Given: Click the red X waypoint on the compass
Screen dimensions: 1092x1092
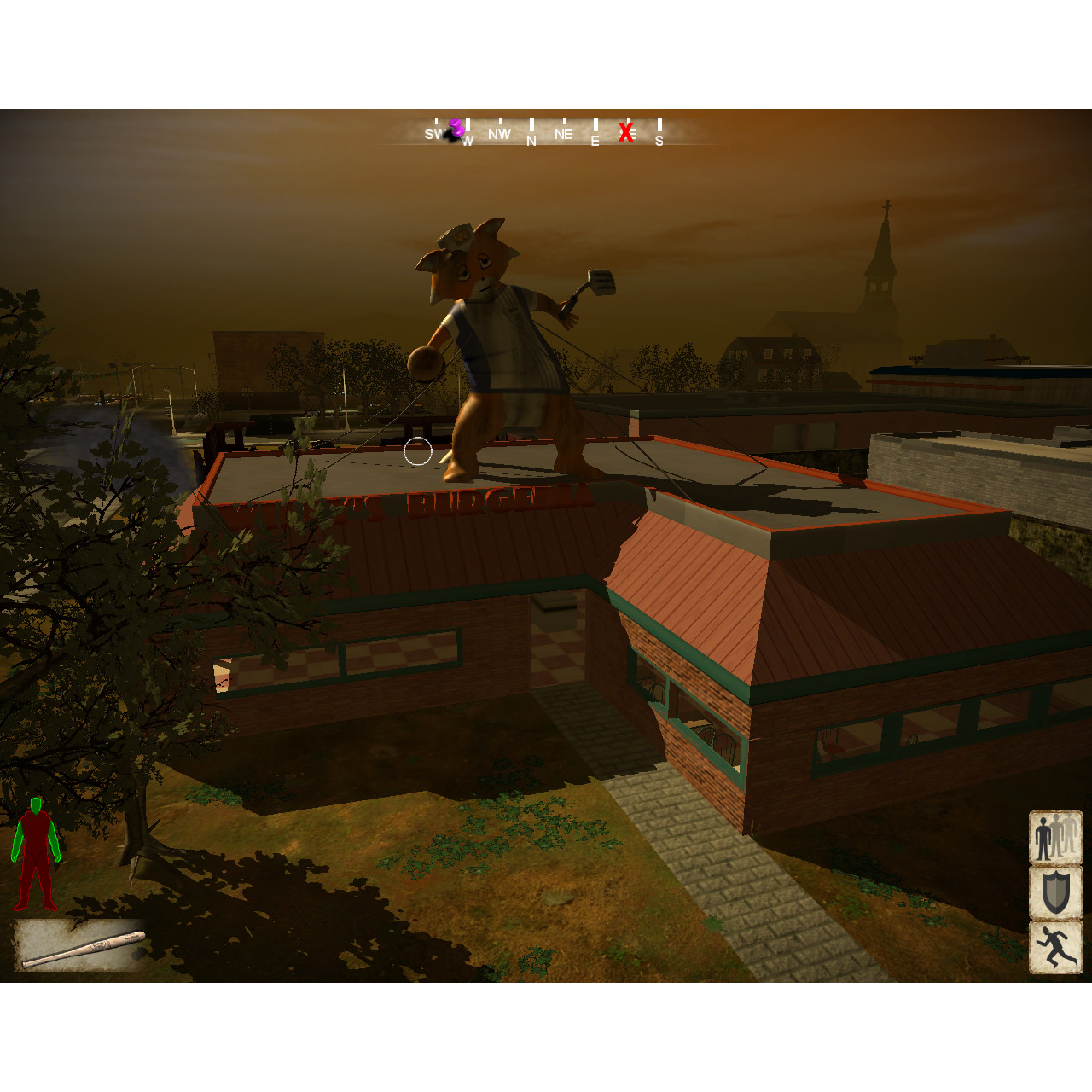Looking at the screenshot, I should (627, 133).
